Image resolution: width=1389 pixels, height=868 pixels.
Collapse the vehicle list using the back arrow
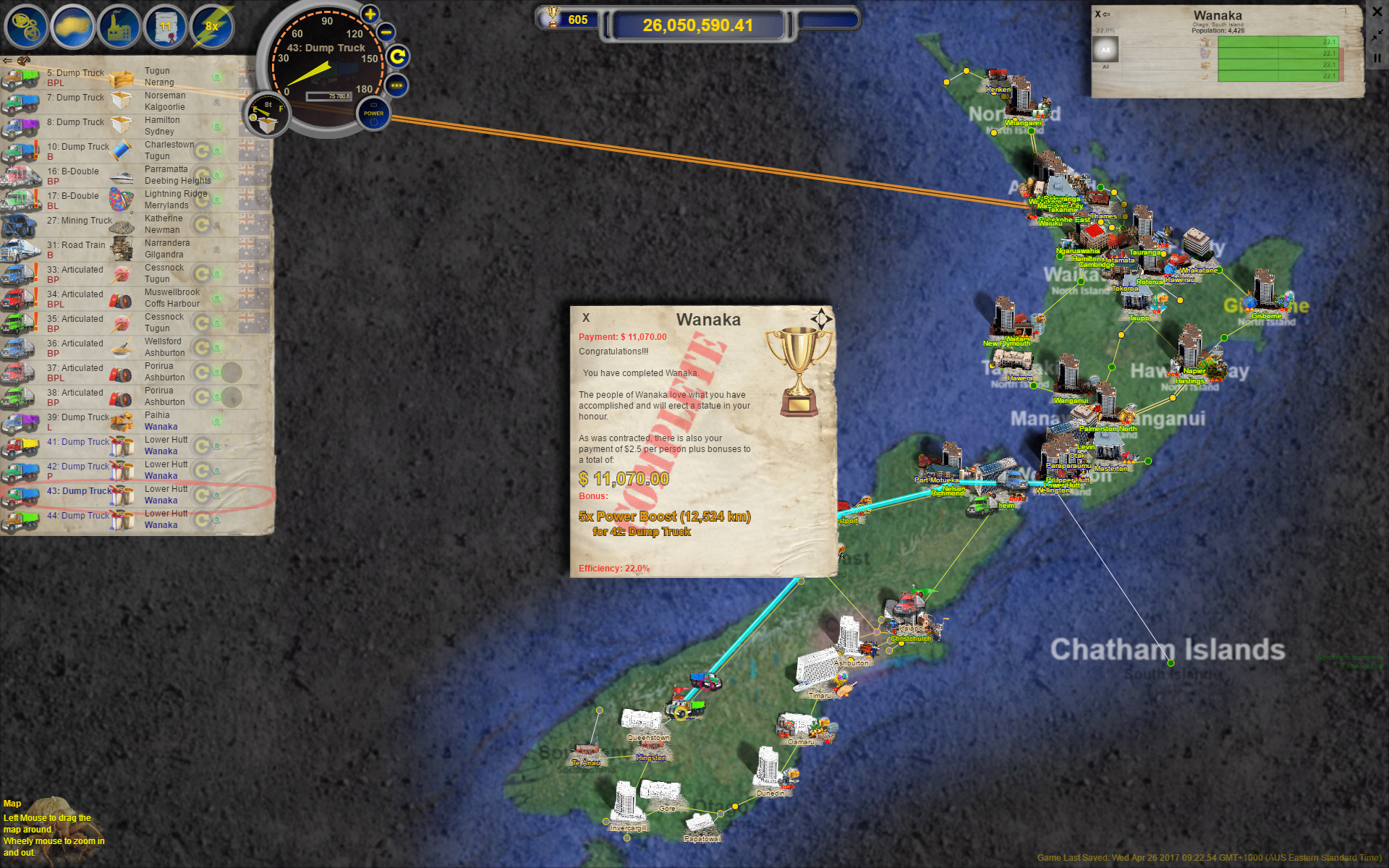(7, 61)
